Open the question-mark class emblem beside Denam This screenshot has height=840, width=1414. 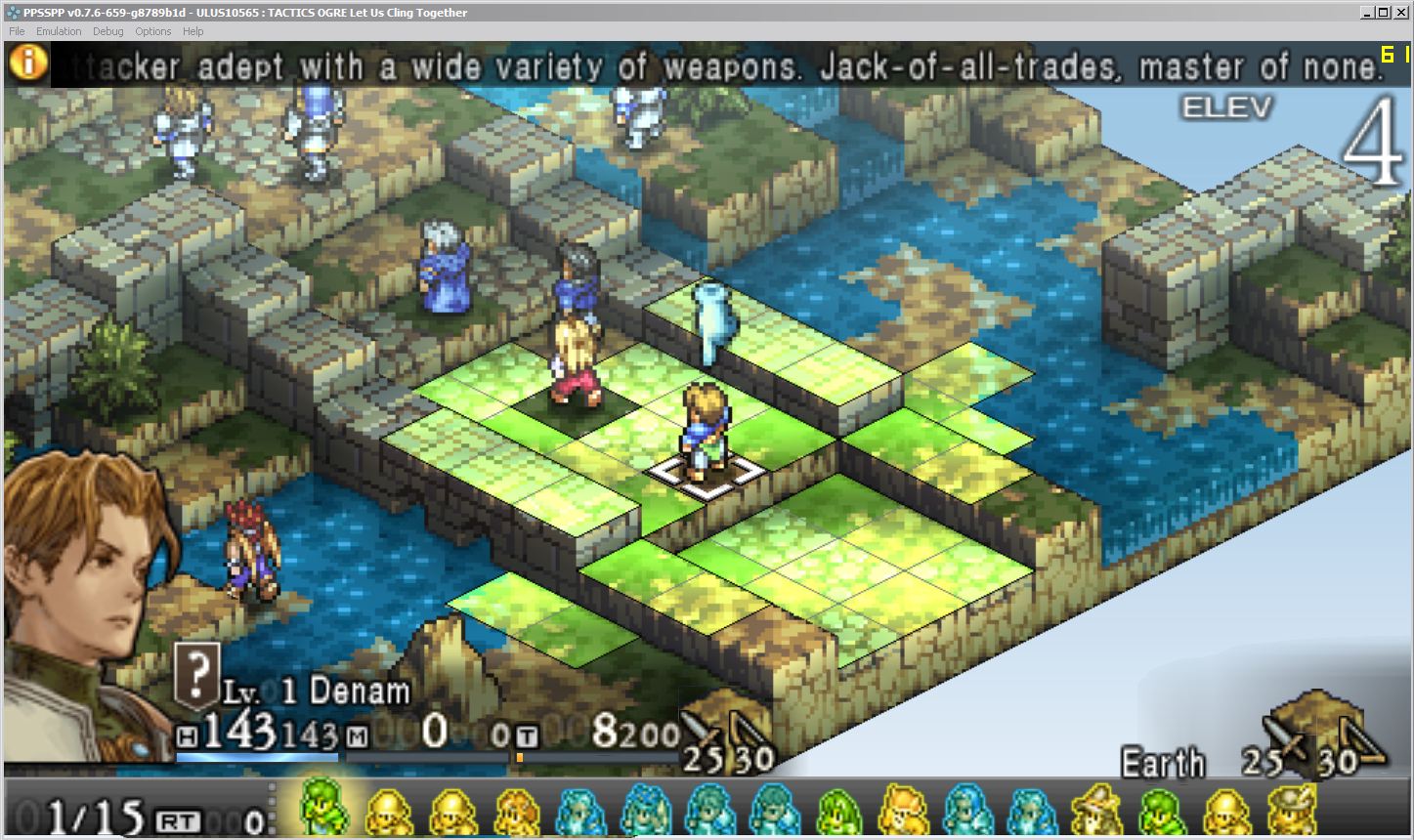(196, 674)
